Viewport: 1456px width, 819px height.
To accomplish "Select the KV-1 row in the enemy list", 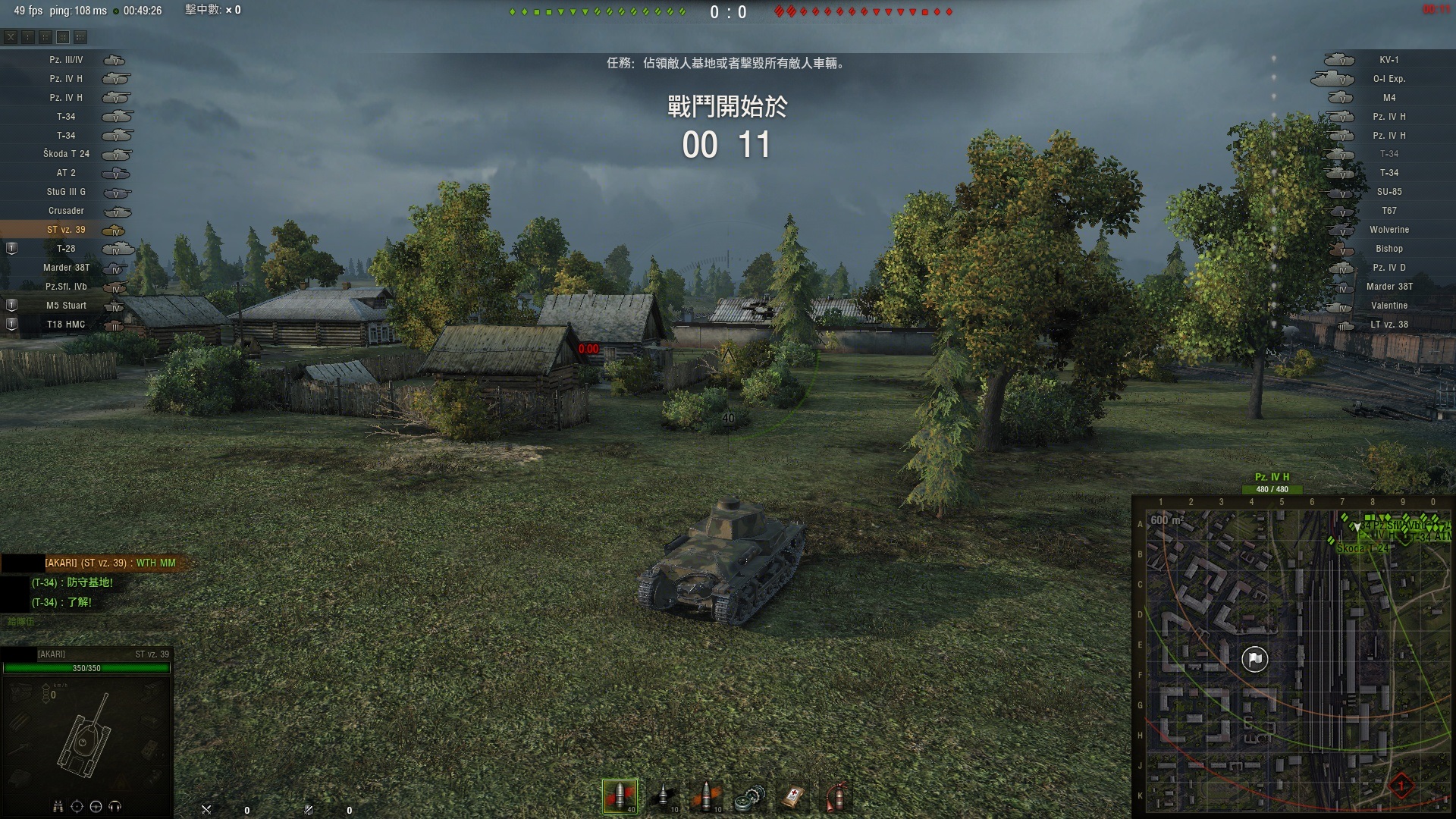I will click(1389, 60).
